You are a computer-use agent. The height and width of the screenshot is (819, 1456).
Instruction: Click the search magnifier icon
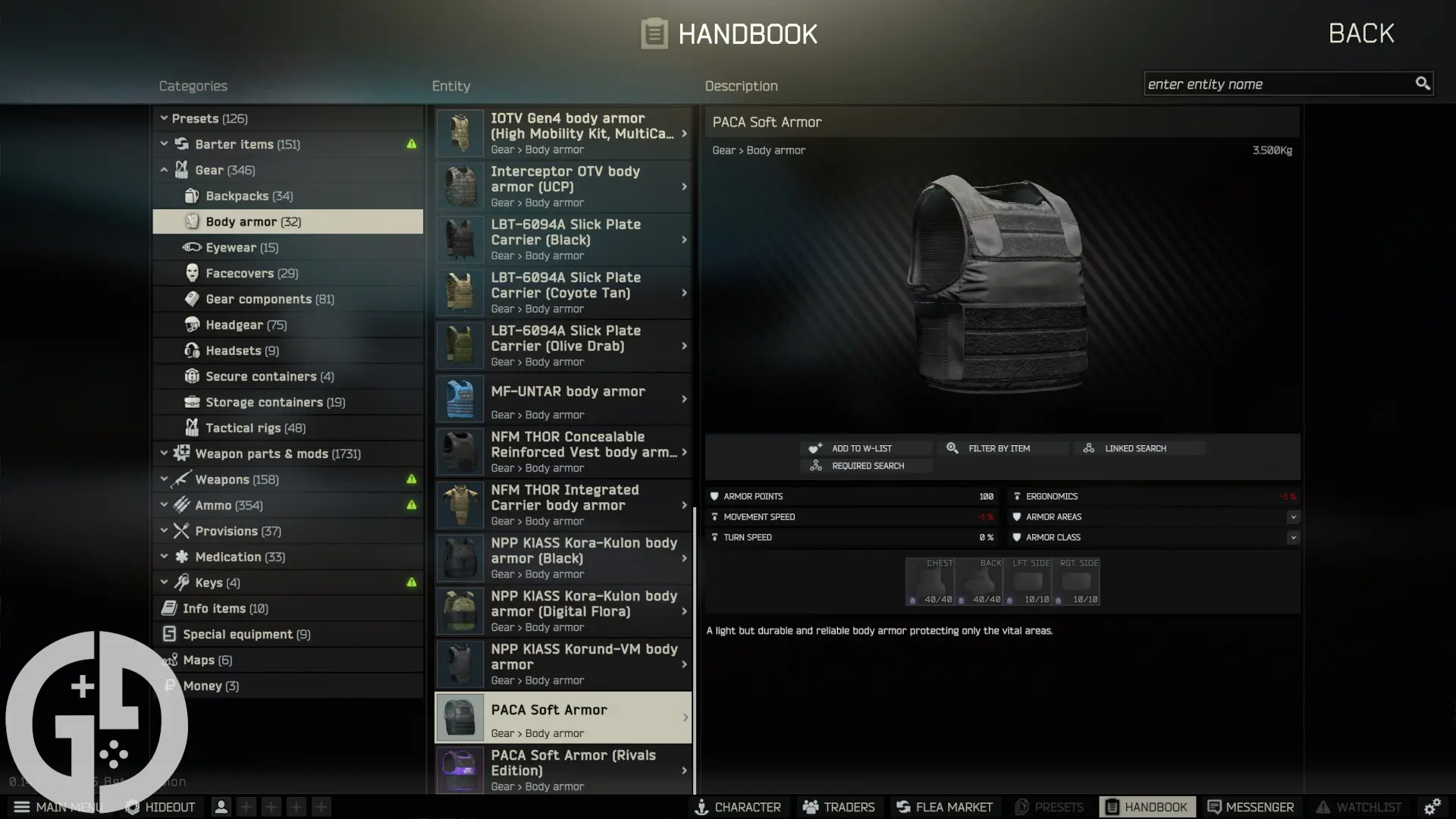(1422, 83)
